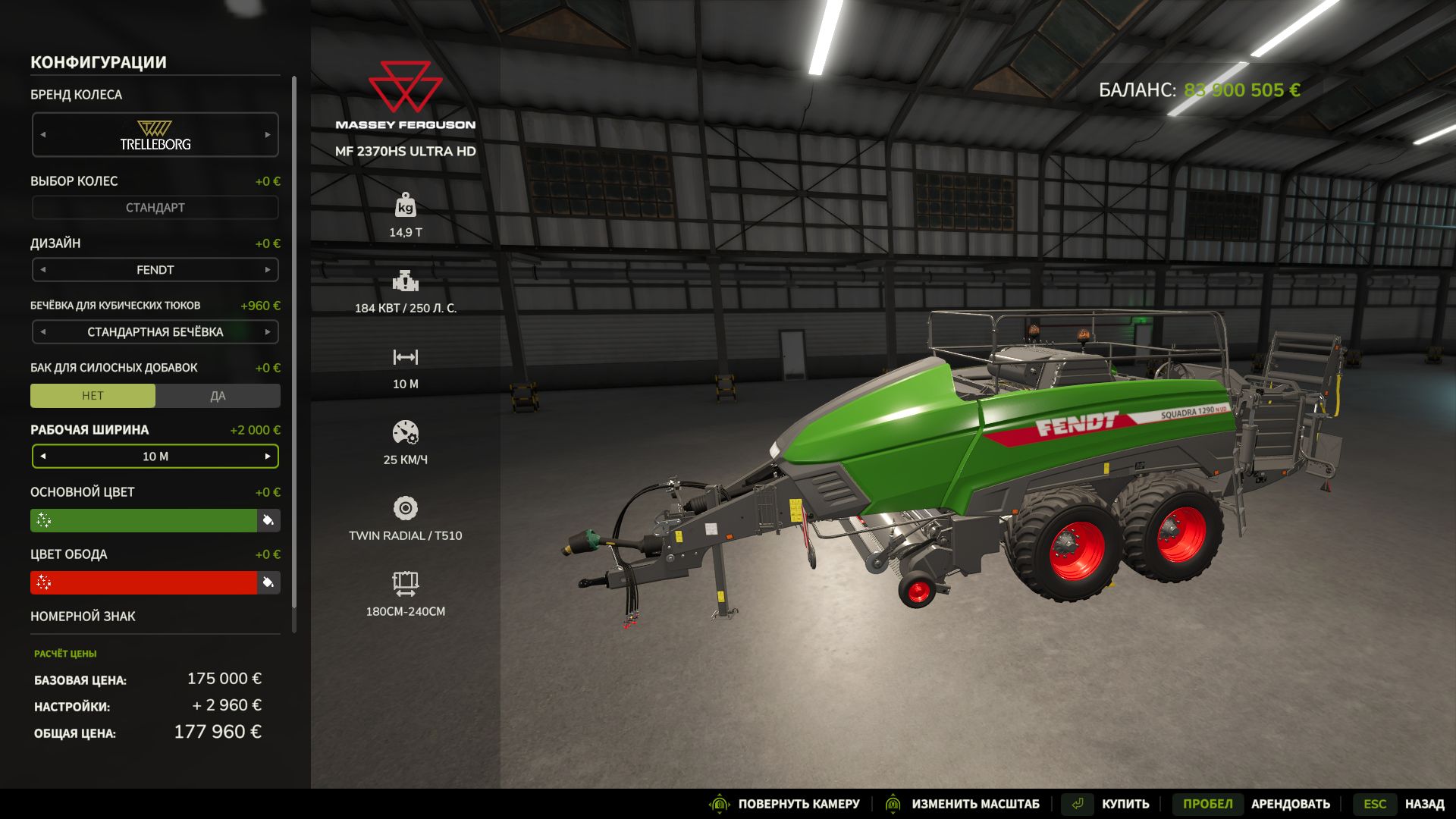
Task: Select НЕТ for silage additive tank
Action: click(x=93, y=396)
